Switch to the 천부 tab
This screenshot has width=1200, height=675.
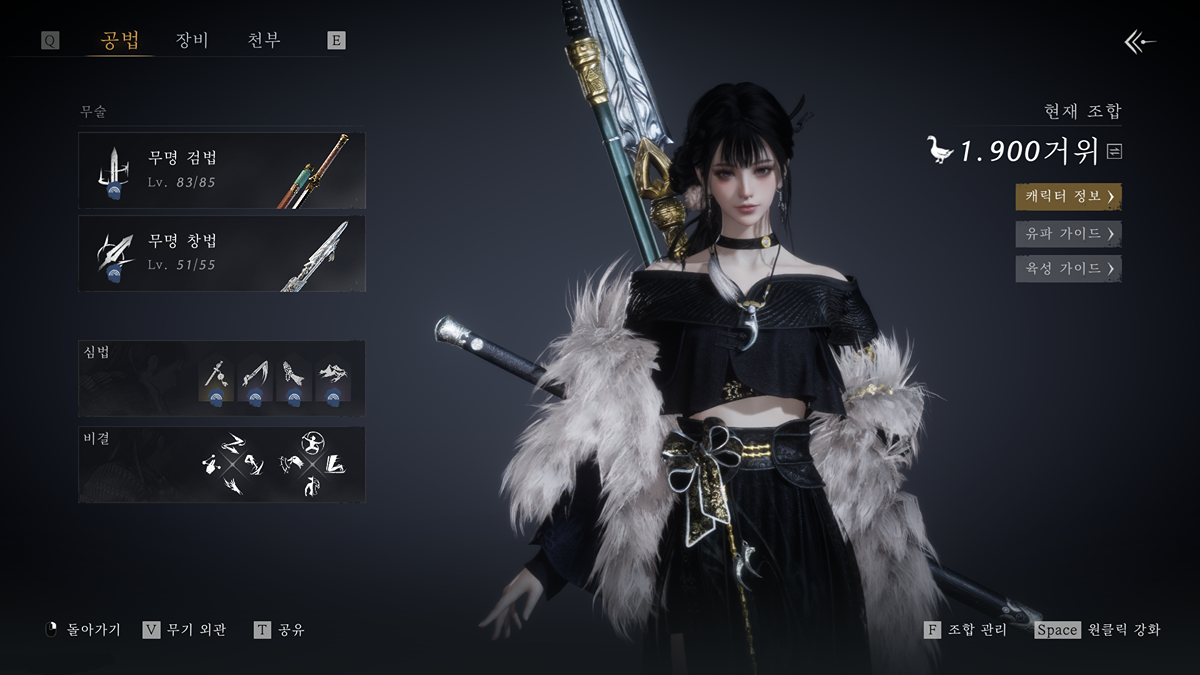(x=264, y=41)
